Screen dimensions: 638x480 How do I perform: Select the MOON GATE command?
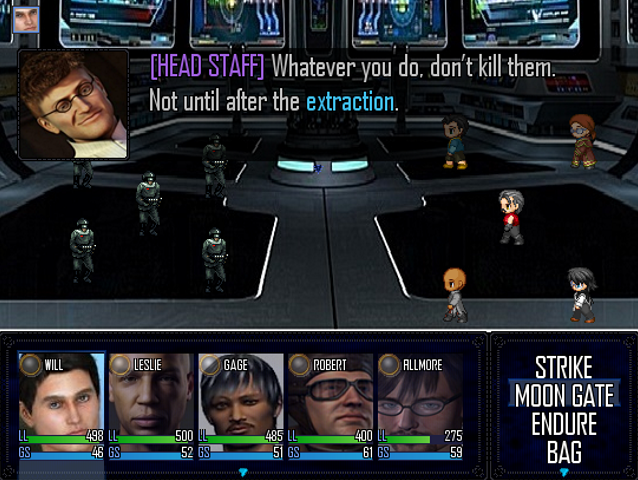(563, 394)
